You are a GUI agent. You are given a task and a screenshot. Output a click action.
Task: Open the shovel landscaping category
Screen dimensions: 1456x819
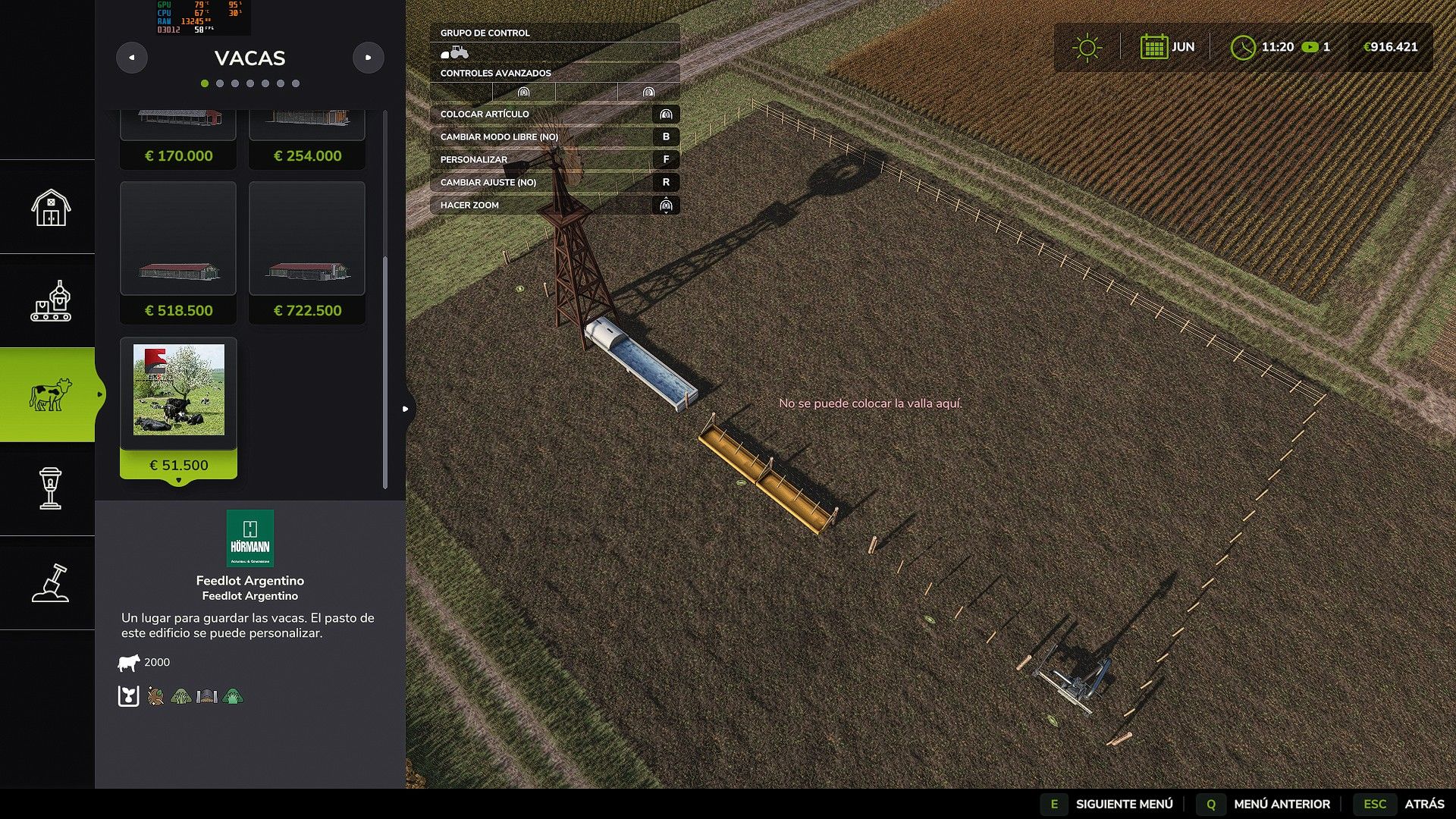coord(50,583)
